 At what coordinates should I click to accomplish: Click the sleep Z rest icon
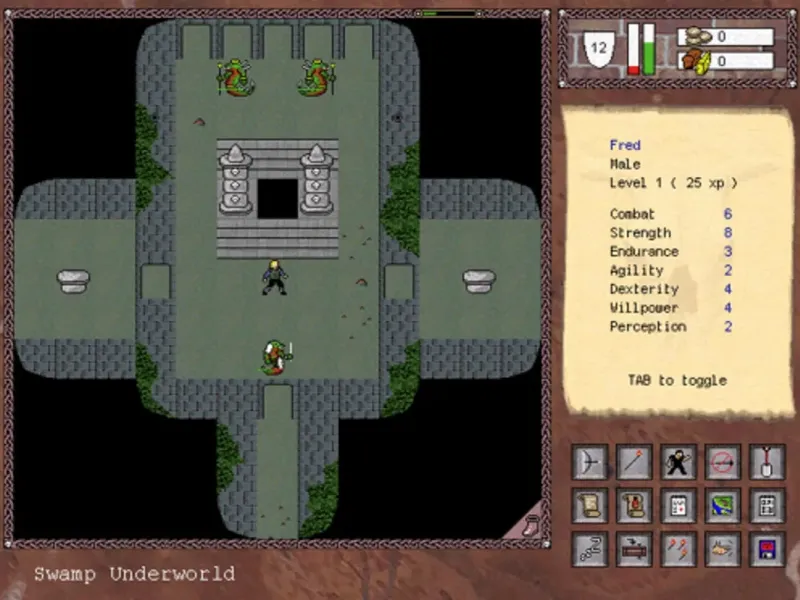pos(589,548)
